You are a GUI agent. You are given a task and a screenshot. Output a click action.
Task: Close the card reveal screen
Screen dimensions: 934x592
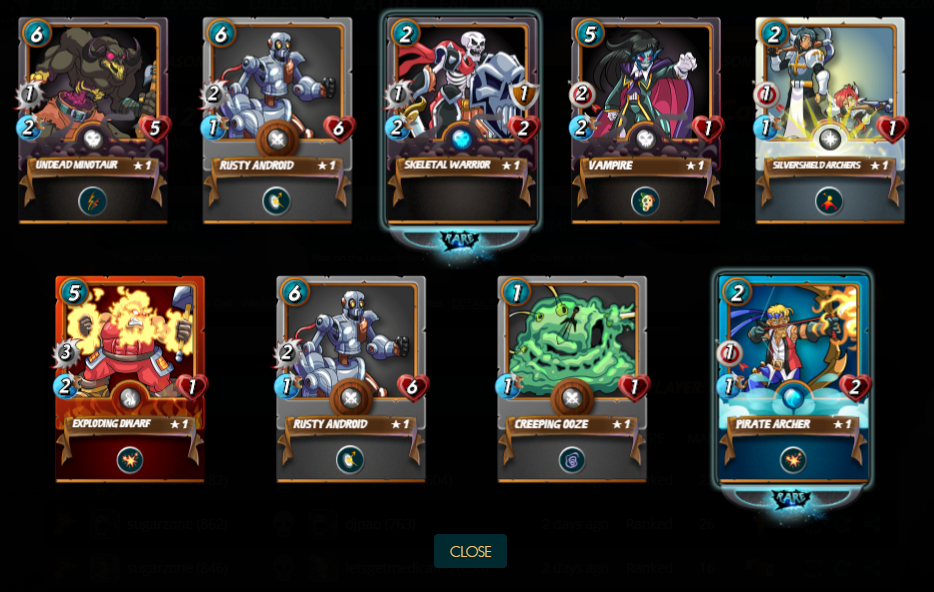(x=470, y=551)
